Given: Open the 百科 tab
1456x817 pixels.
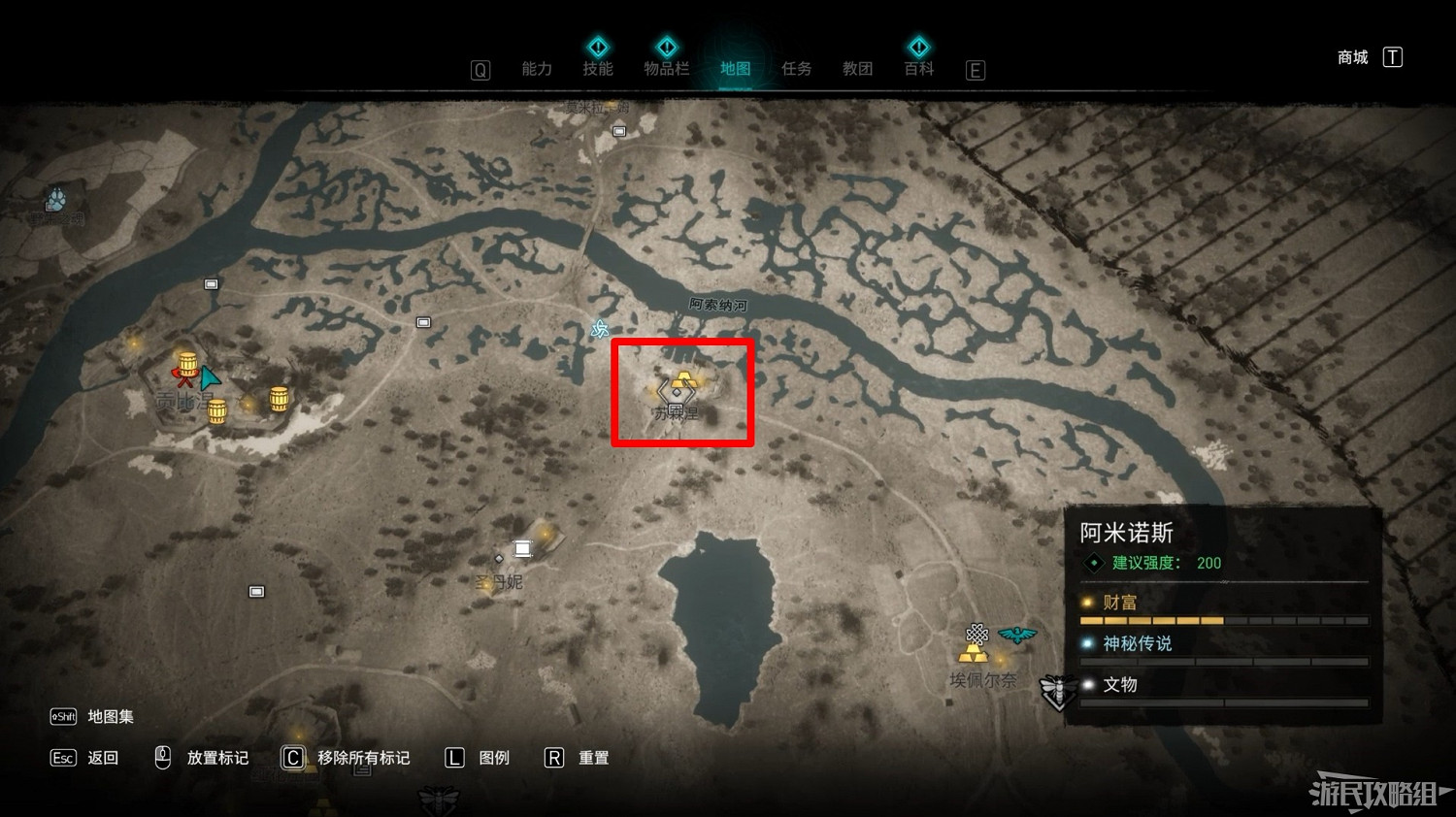Looking at the screenshot, I should tap(918, 68).
